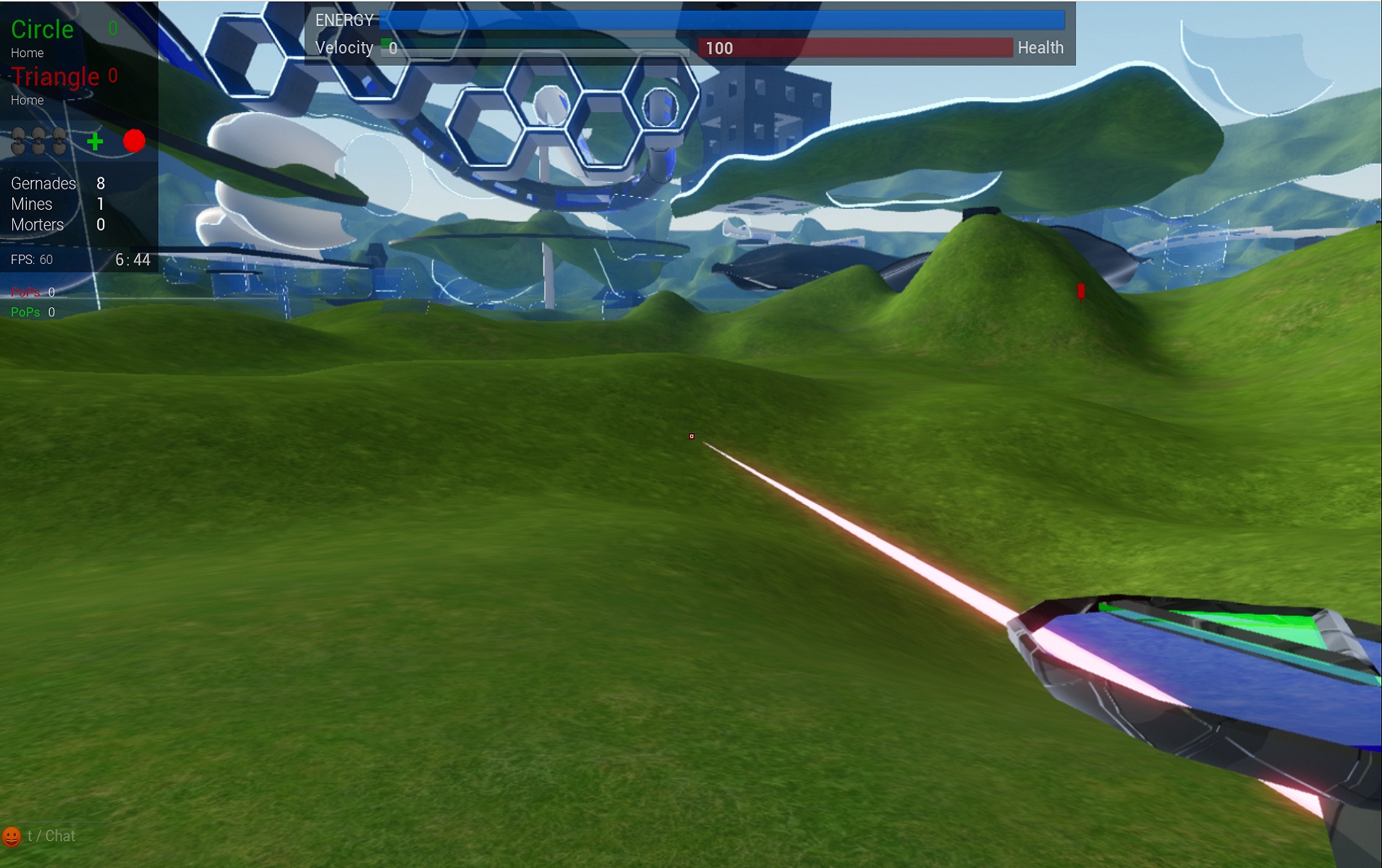Click the red circle status icon
The height and width of the screenshot is (868, 1382).
[134, 140]
